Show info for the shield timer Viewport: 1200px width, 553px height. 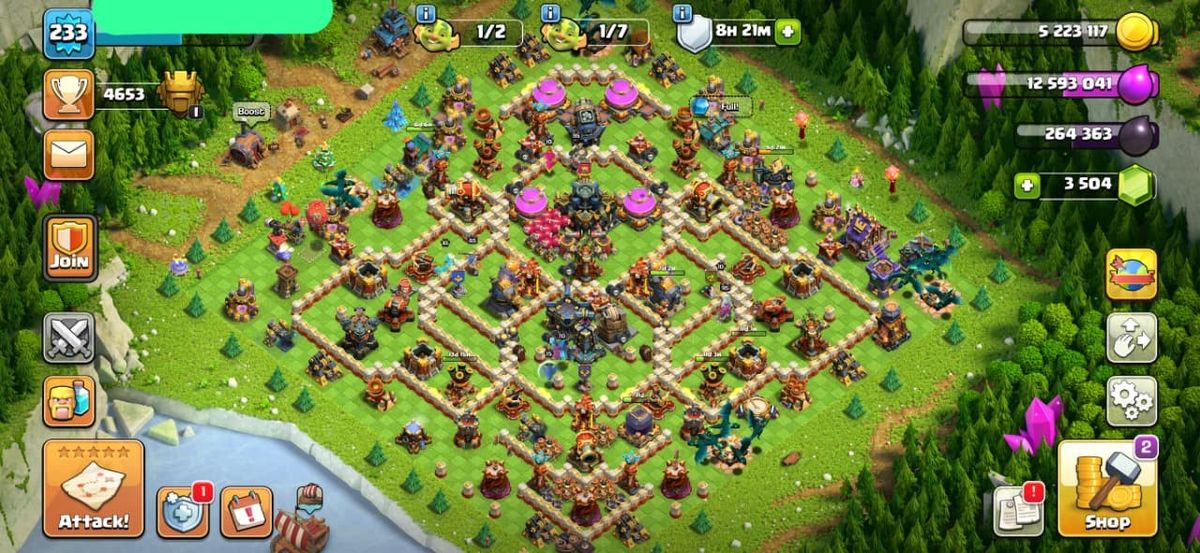683,14
